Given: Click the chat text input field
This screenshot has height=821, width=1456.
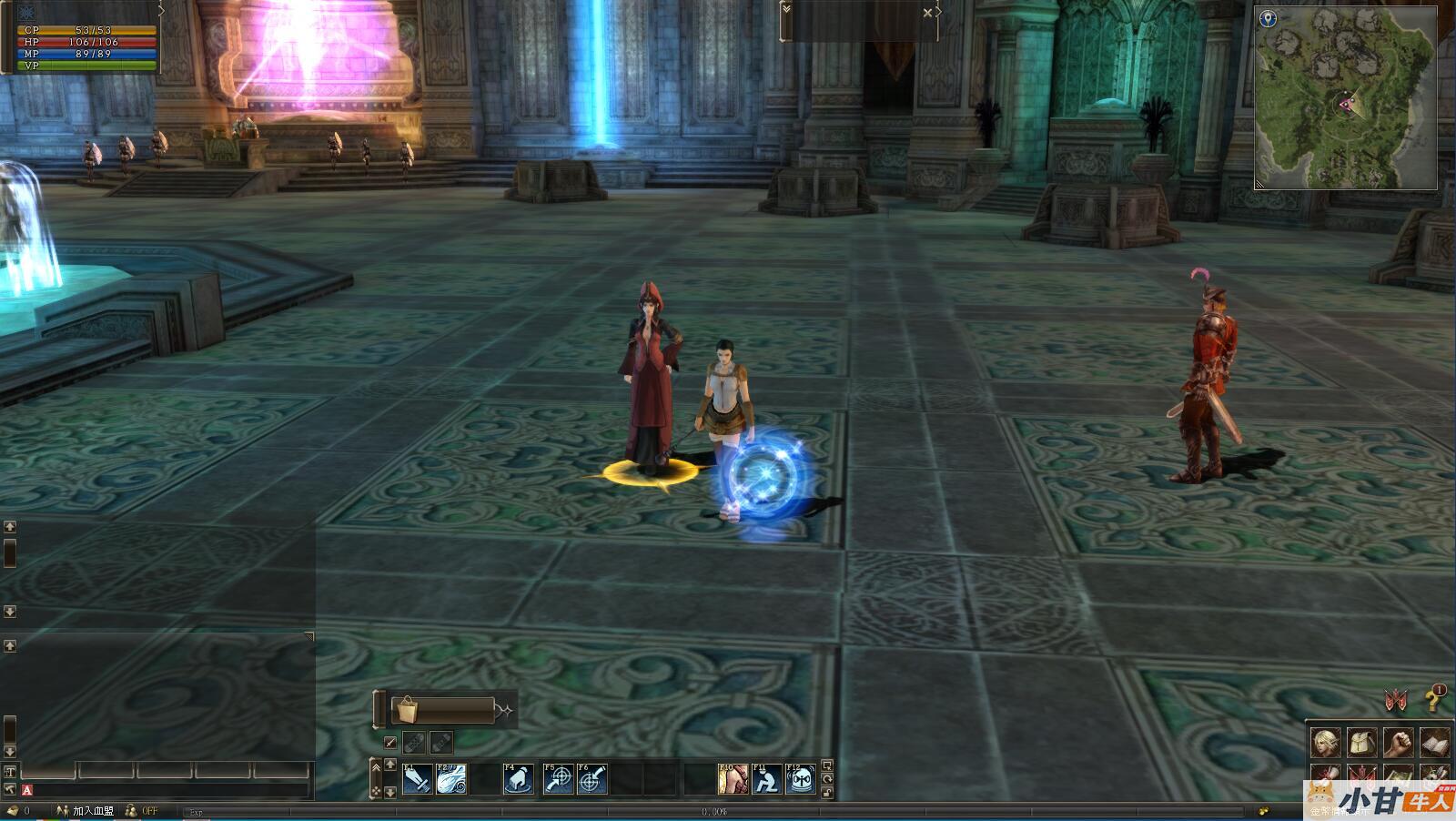Looking at the screenshot, I should point(173,790).
